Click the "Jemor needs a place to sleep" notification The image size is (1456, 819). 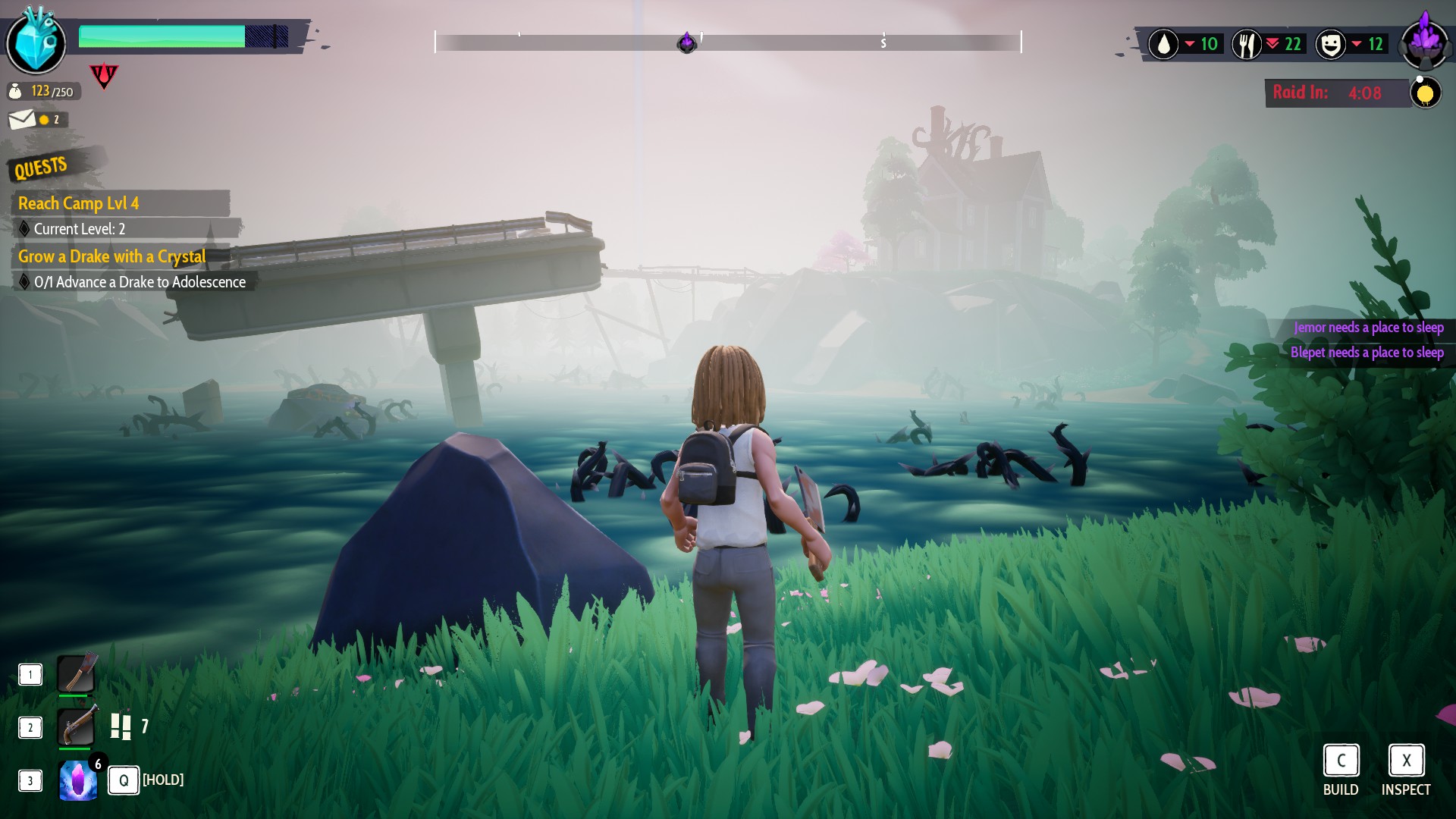tap(1368, 328)
